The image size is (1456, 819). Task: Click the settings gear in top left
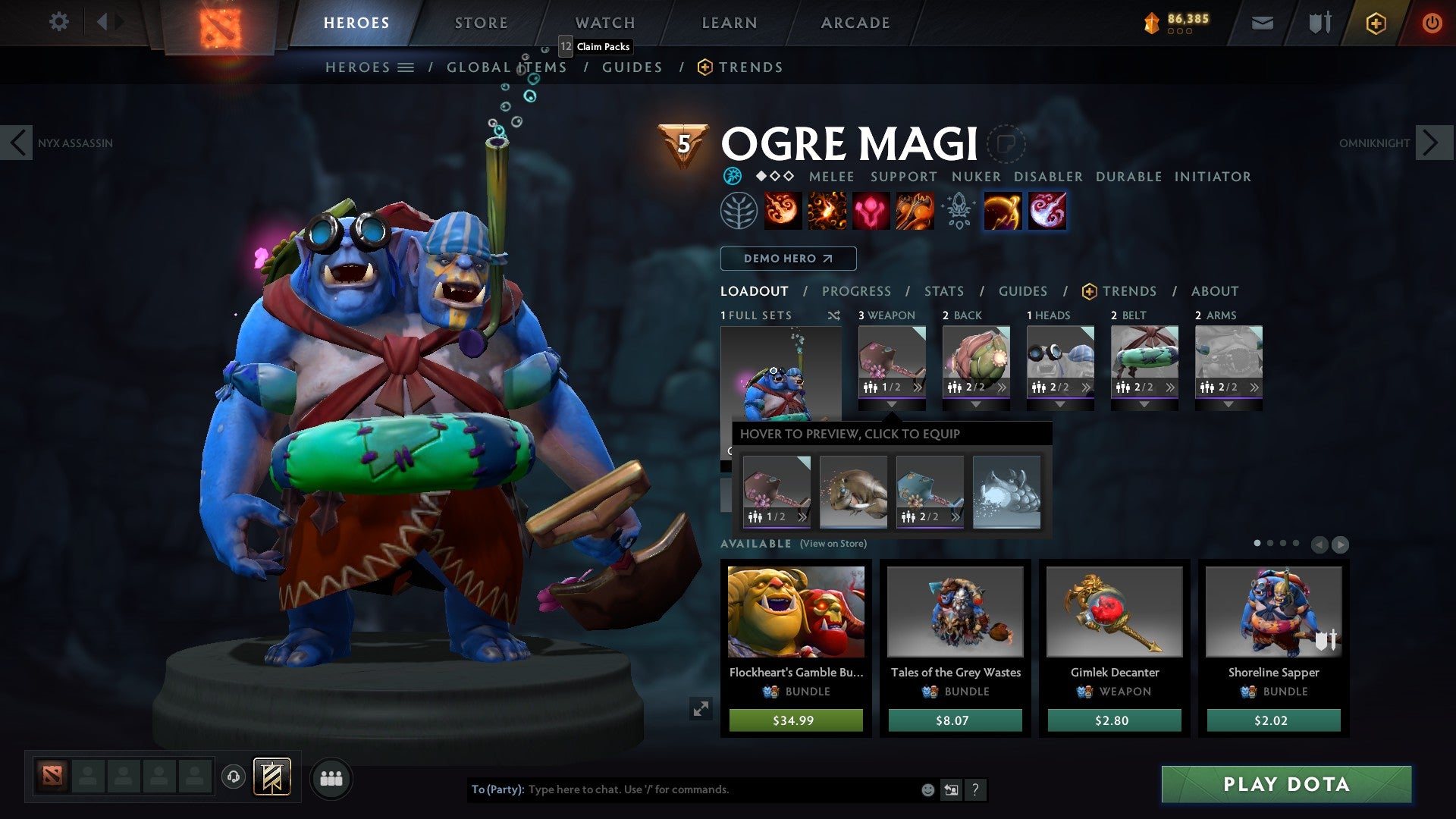tap(58, 22)
